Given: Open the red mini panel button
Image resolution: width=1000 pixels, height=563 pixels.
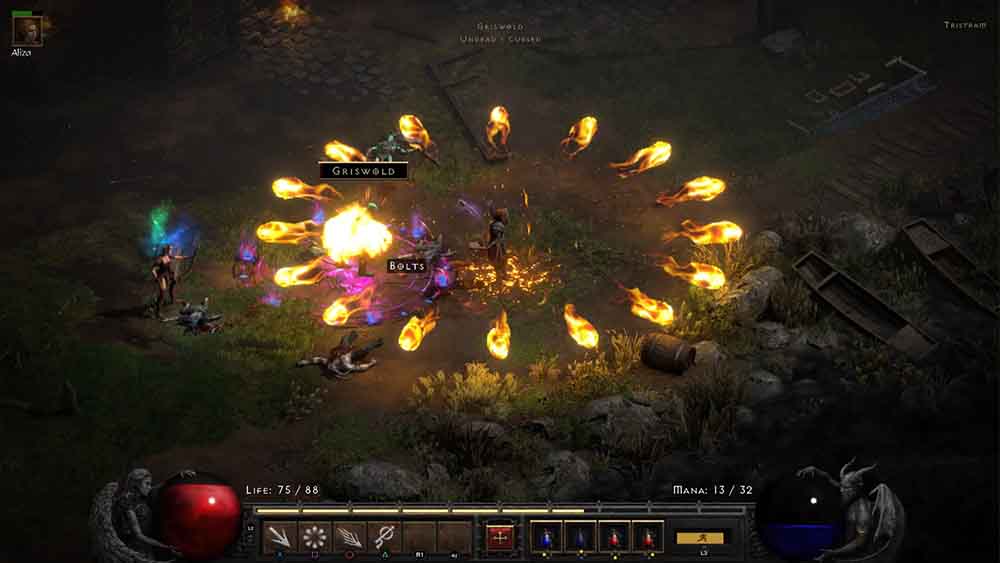Looking at the screenshot, I should pos(499,537).
